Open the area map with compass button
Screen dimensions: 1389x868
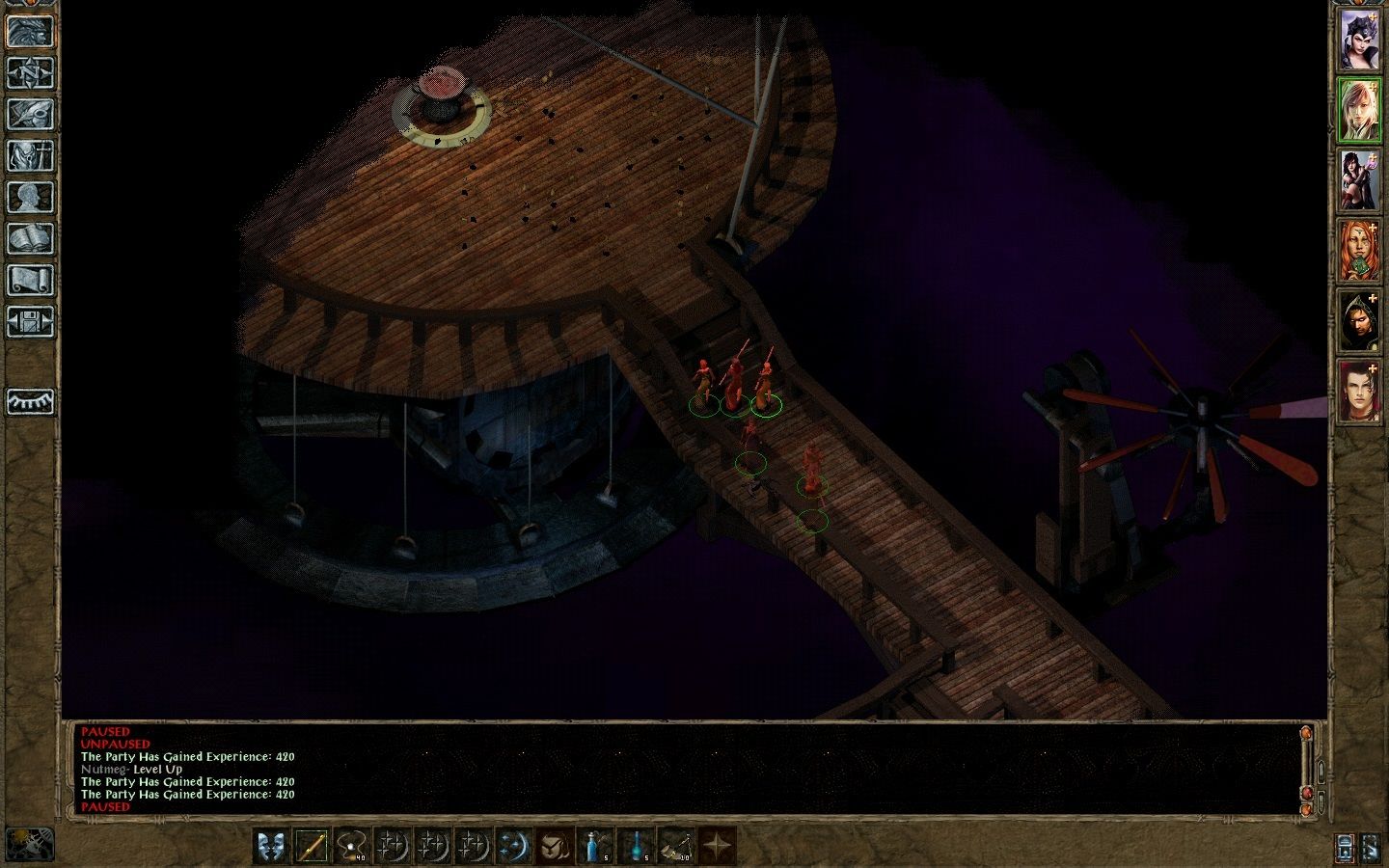(x=30, y=72)
